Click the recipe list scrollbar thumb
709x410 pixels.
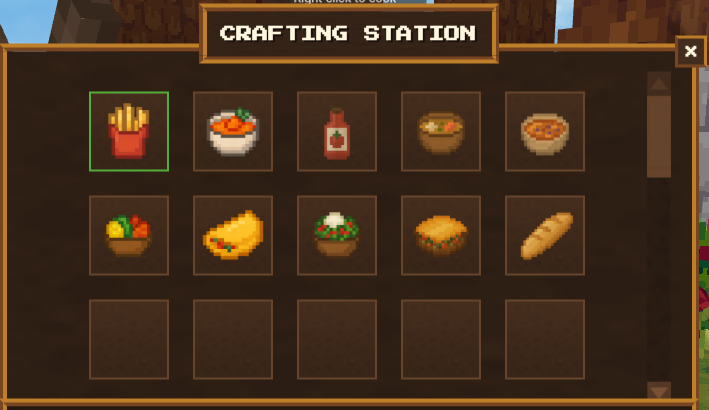point(659,136)
